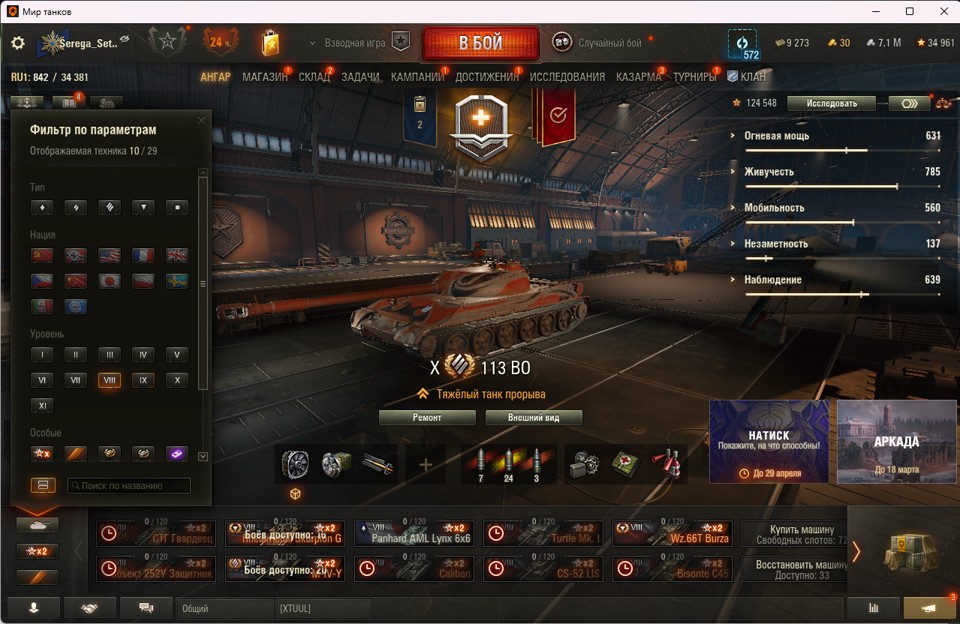The height and width of the screenshot is (624, 960).
Task: Close the Фильтр по параметрам panel
Action: click(201, 121)
